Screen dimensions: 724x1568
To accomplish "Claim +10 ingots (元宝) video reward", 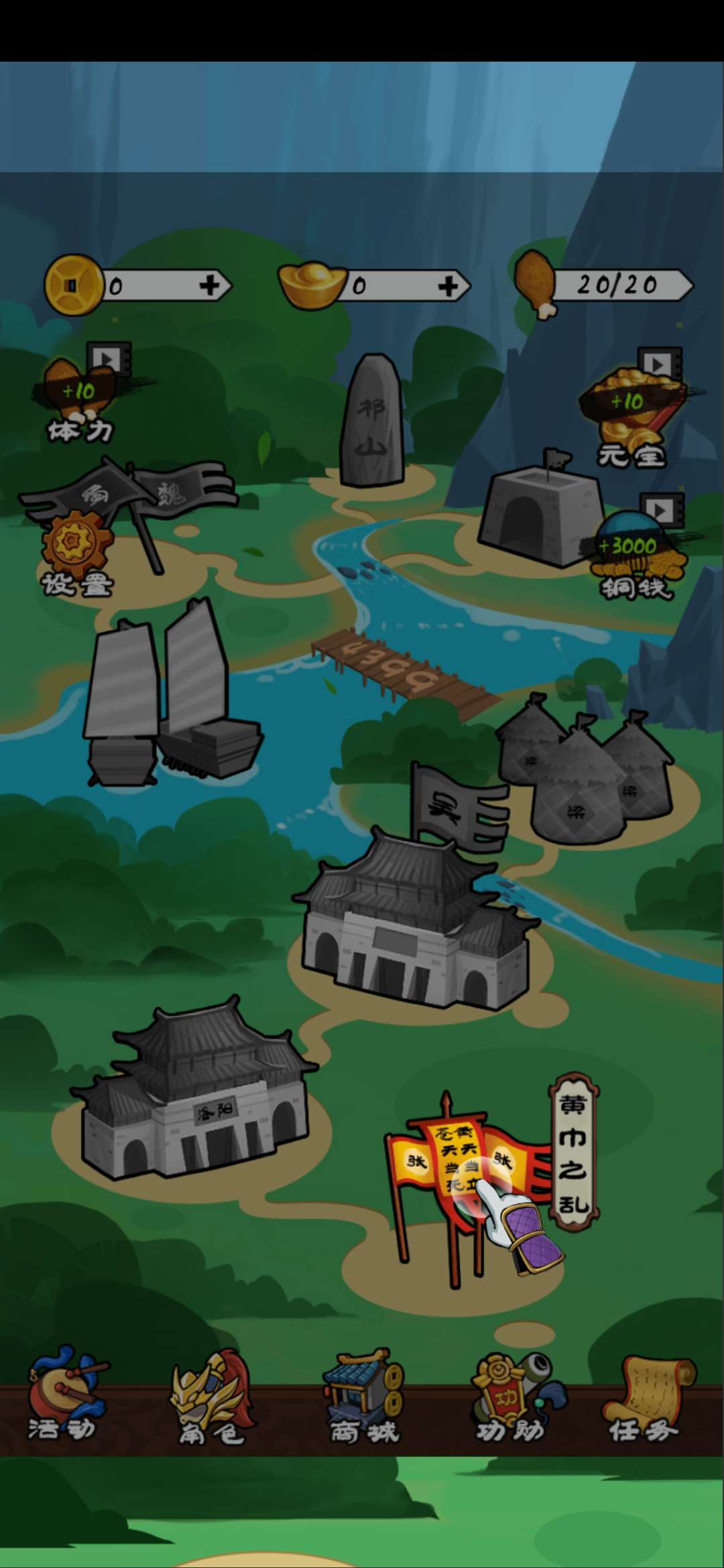I will click(630, 407).
